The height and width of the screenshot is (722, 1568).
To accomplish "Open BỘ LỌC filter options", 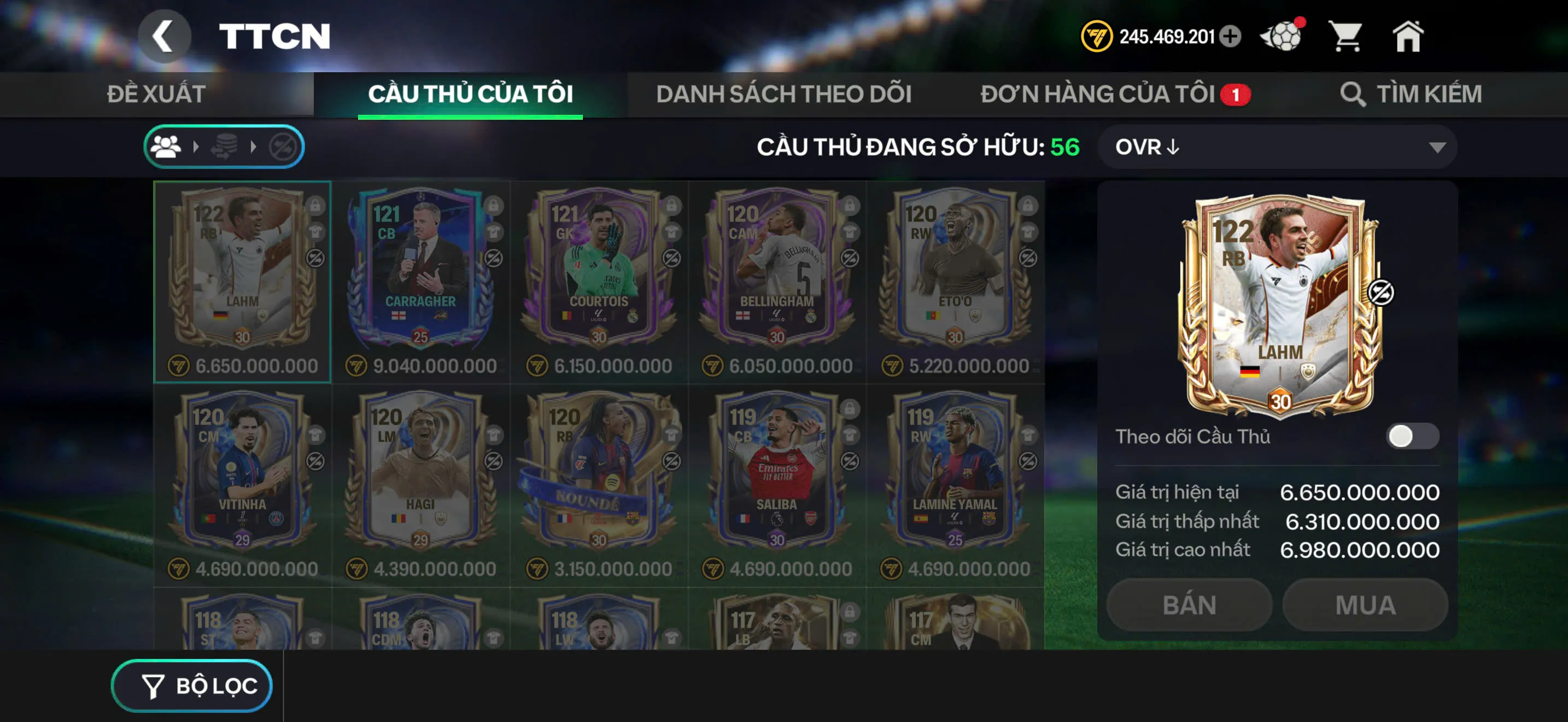I will point(192,685).
